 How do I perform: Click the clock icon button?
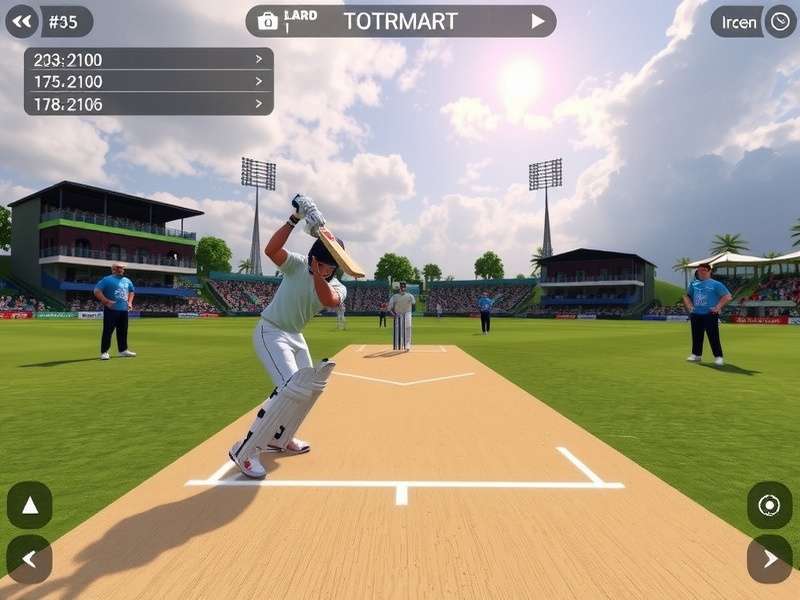[780, 21]
